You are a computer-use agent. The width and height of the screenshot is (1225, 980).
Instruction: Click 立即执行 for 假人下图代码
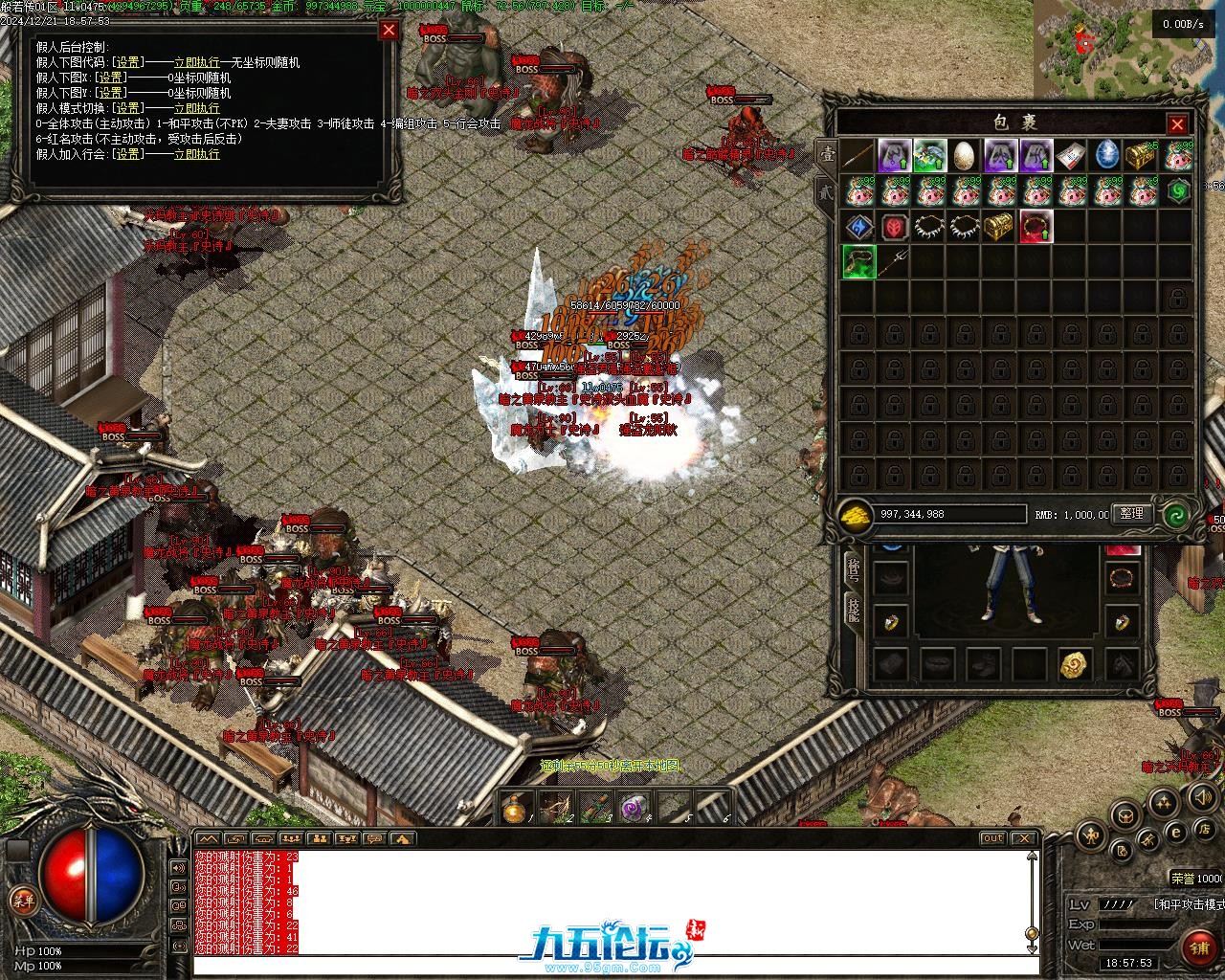tap(196, 62)
